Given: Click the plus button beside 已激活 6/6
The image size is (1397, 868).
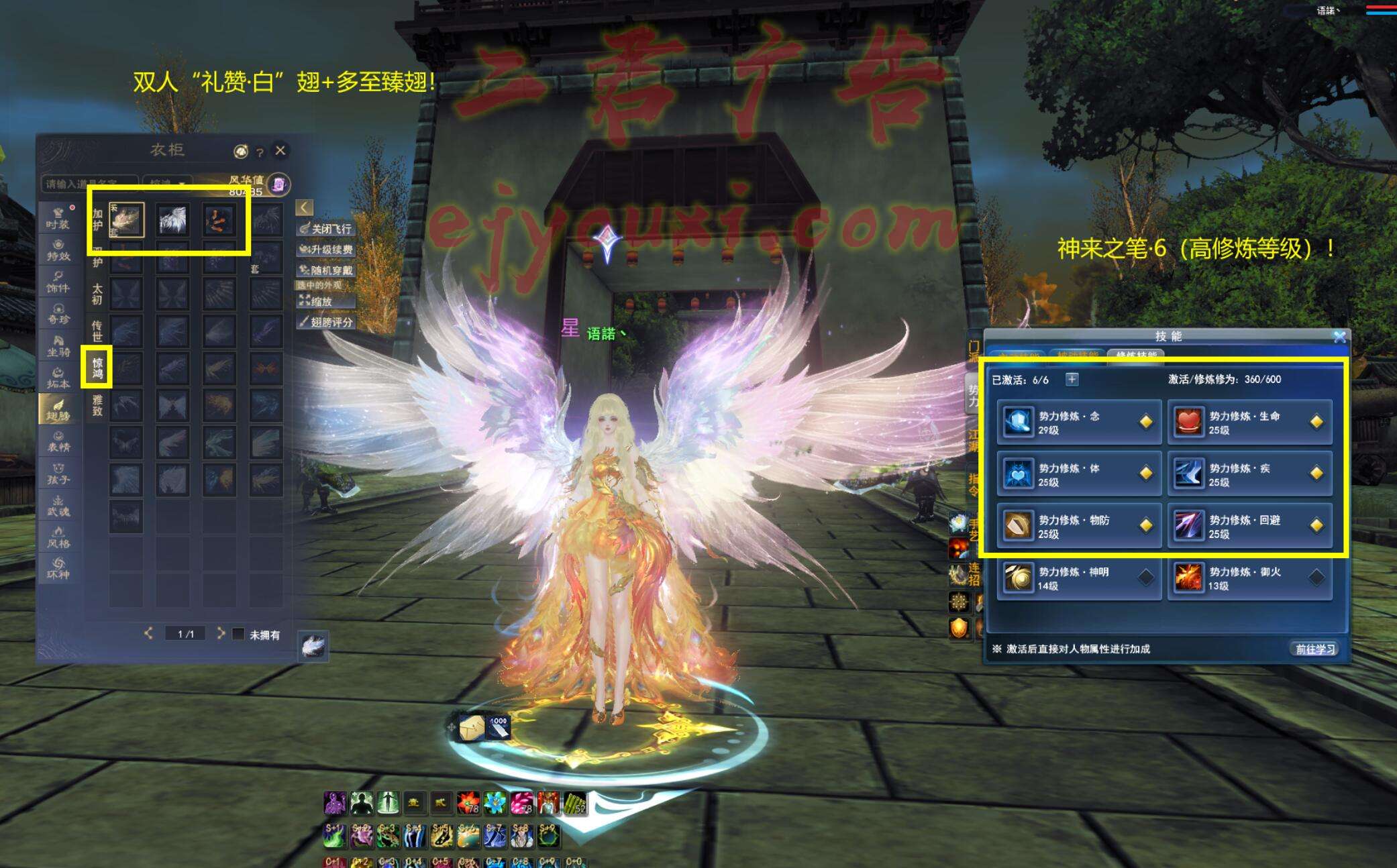Looking at the screenshot, I should (x=1072, y=380).
